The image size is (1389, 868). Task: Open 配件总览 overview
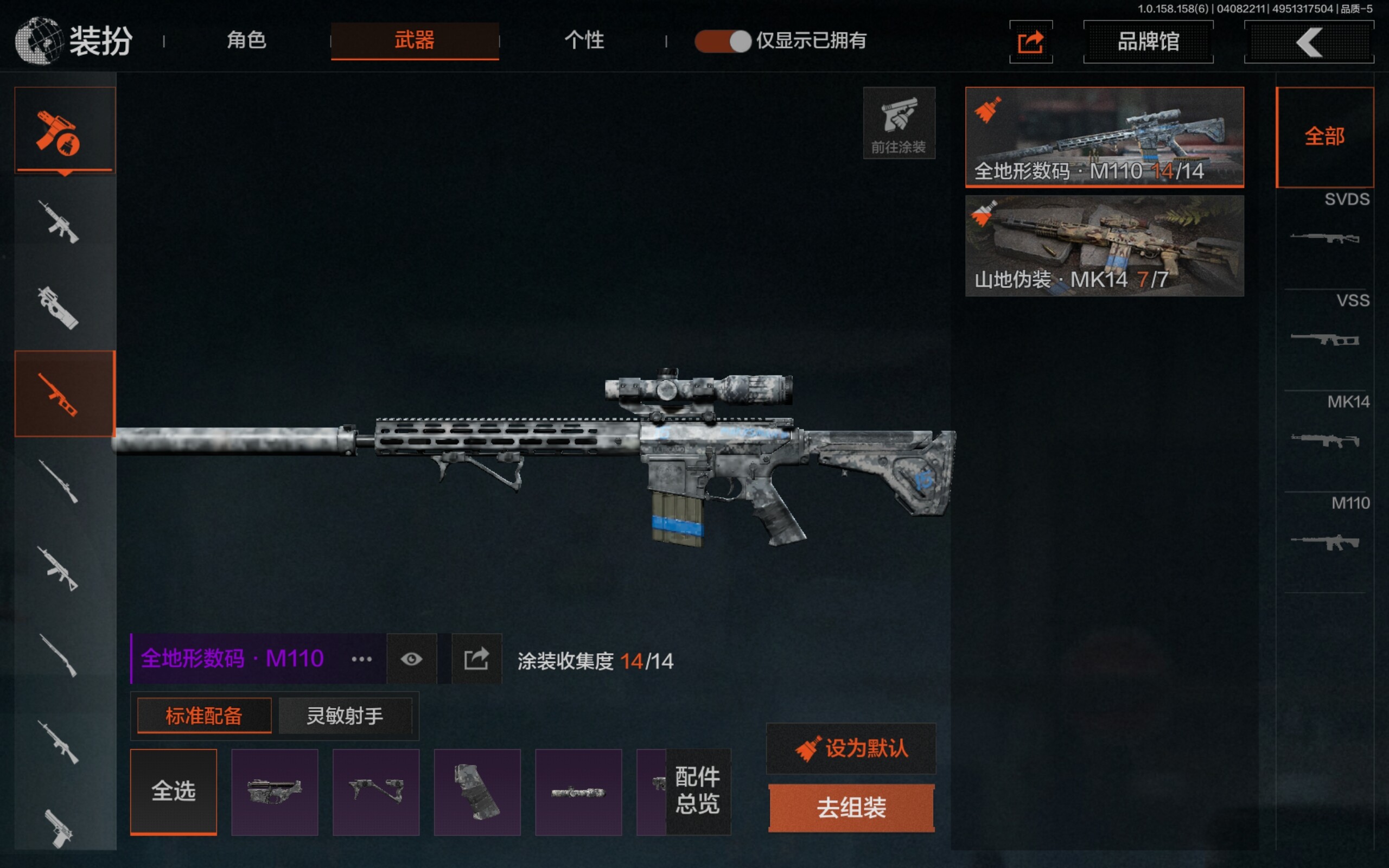pyautogui.click(x=697, y=790)
